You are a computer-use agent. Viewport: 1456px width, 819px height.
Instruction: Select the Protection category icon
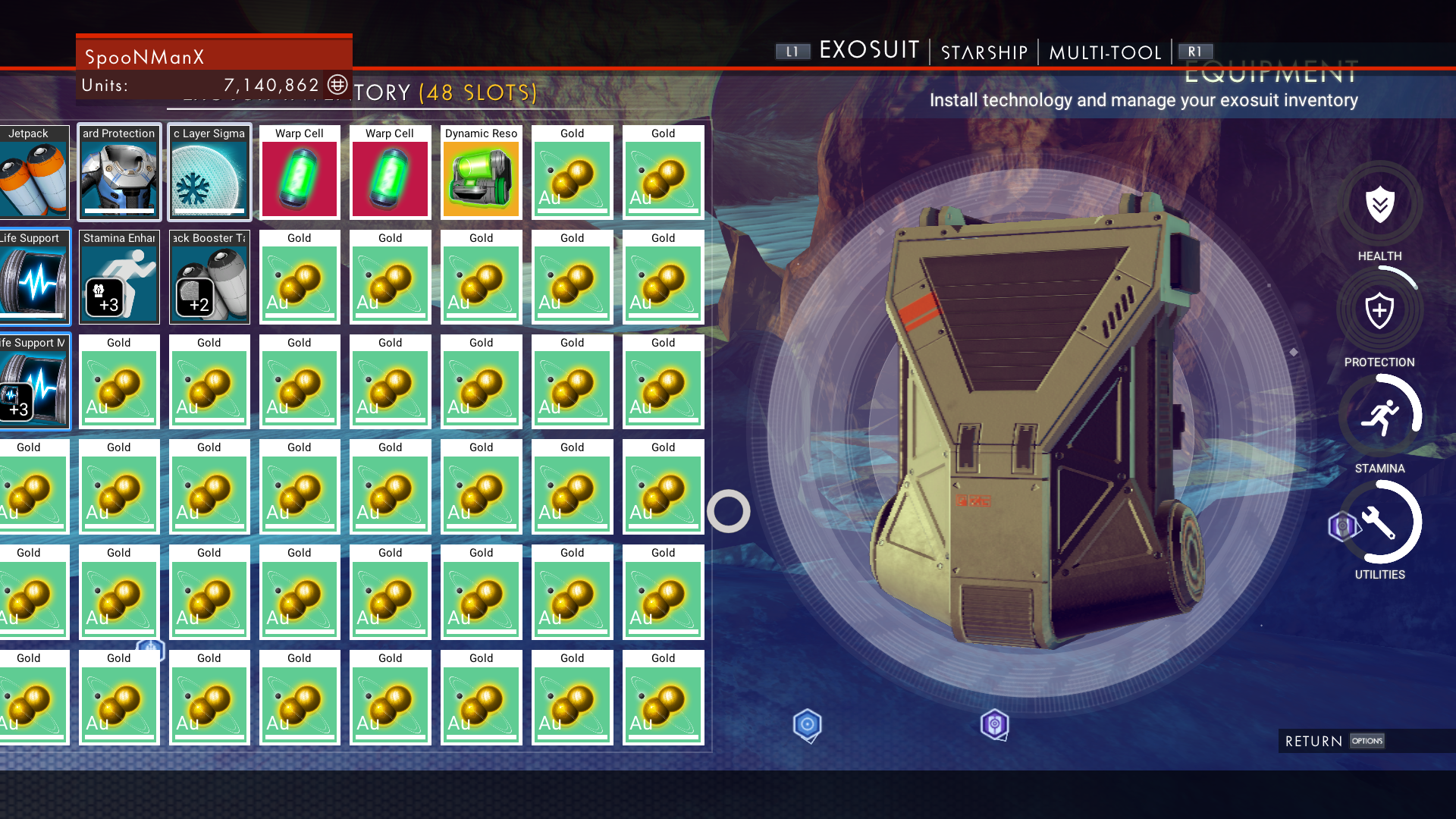[x=1379, y=311]
